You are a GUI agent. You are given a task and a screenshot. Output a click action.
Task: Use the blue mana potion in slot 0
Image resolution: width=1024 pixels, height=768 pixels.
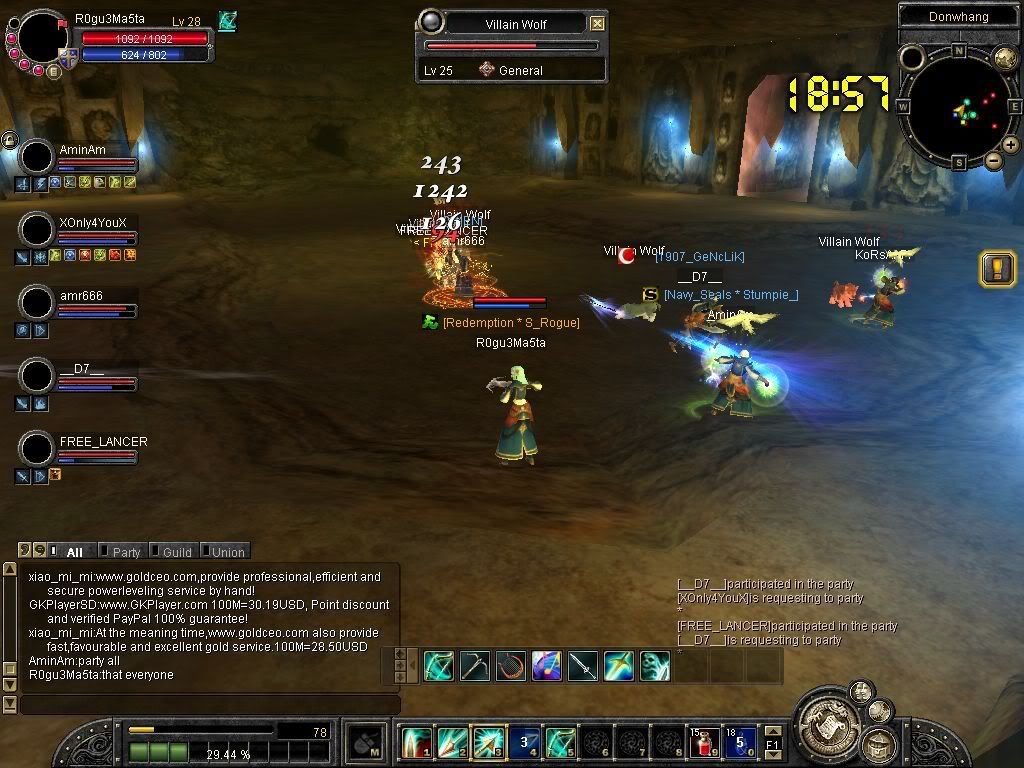click(739, 743)
